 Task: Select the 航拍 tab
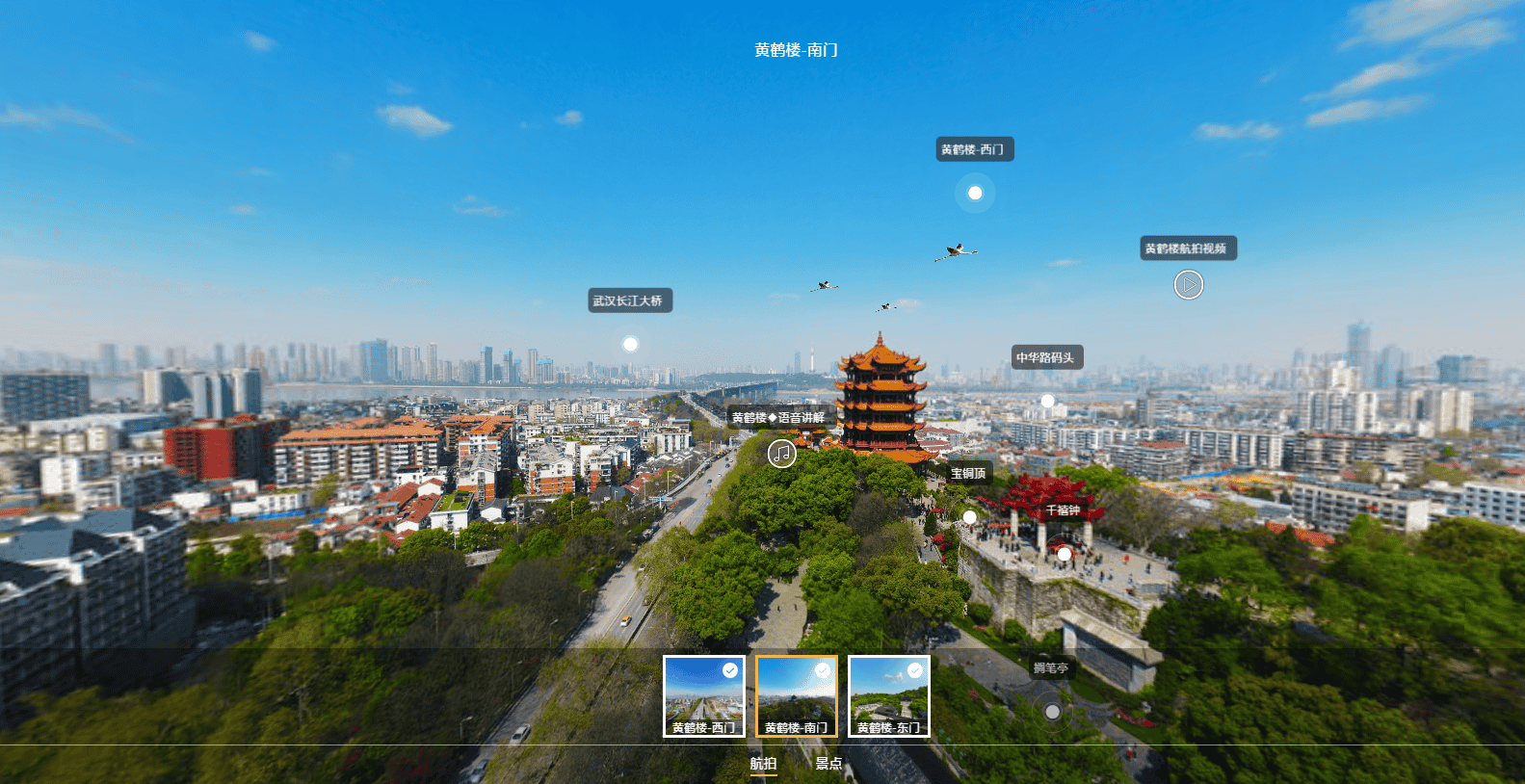(x=762, y=764)
